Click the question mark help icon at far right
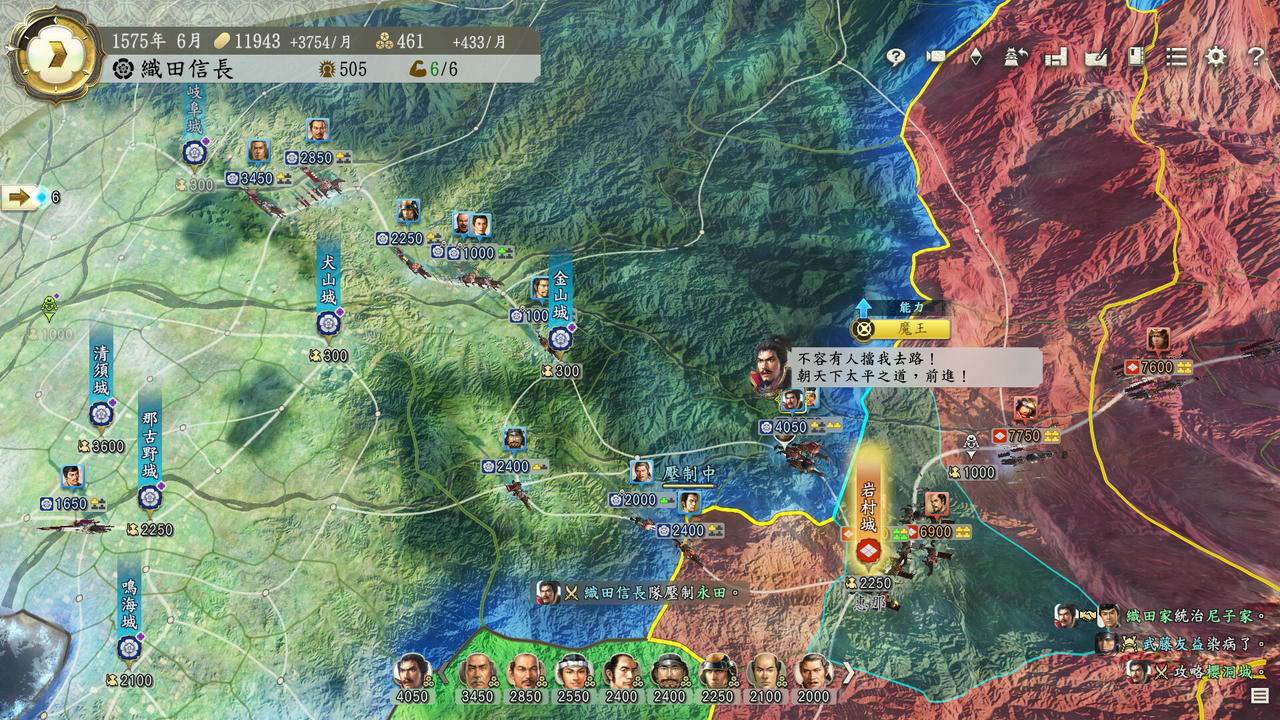Viewport: 1280px width, 720px height. 1256,57
